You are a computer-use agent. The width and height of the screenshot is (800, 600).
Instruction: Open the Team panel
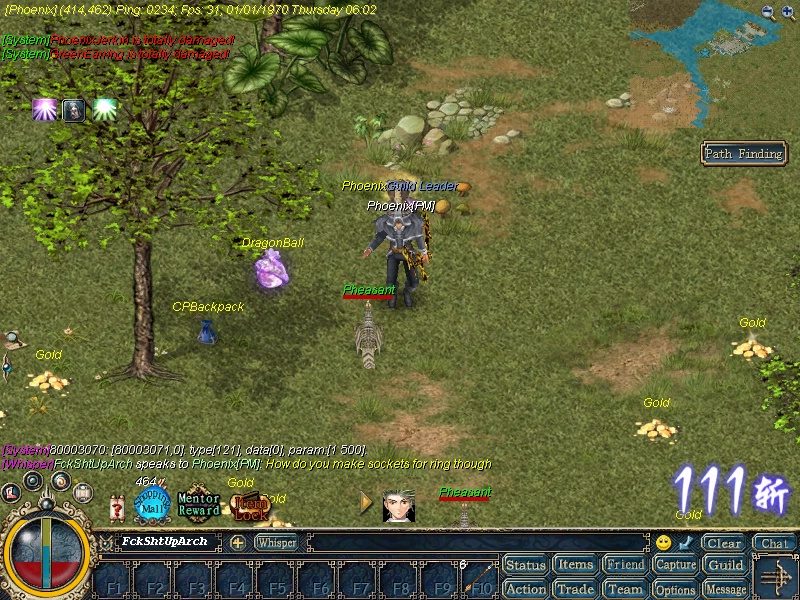point(626,589)
